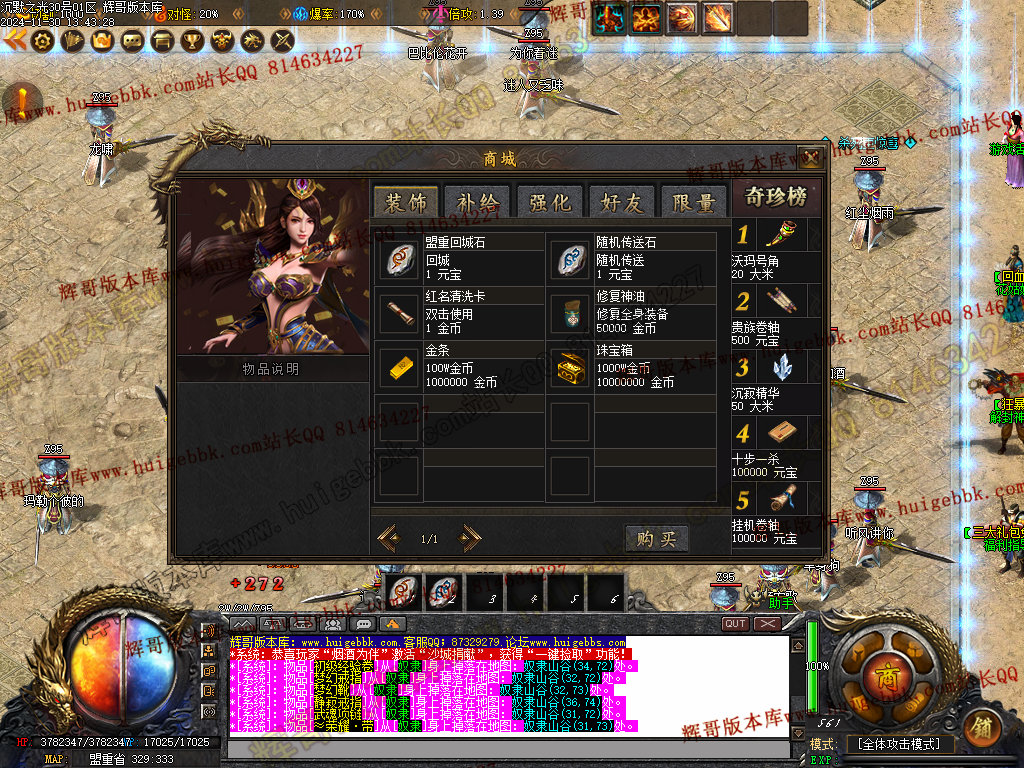Viewport: 1024px width, 768px height.
Task: Open the trophy icon in top toolbar
Action: (x=193, y=41)
